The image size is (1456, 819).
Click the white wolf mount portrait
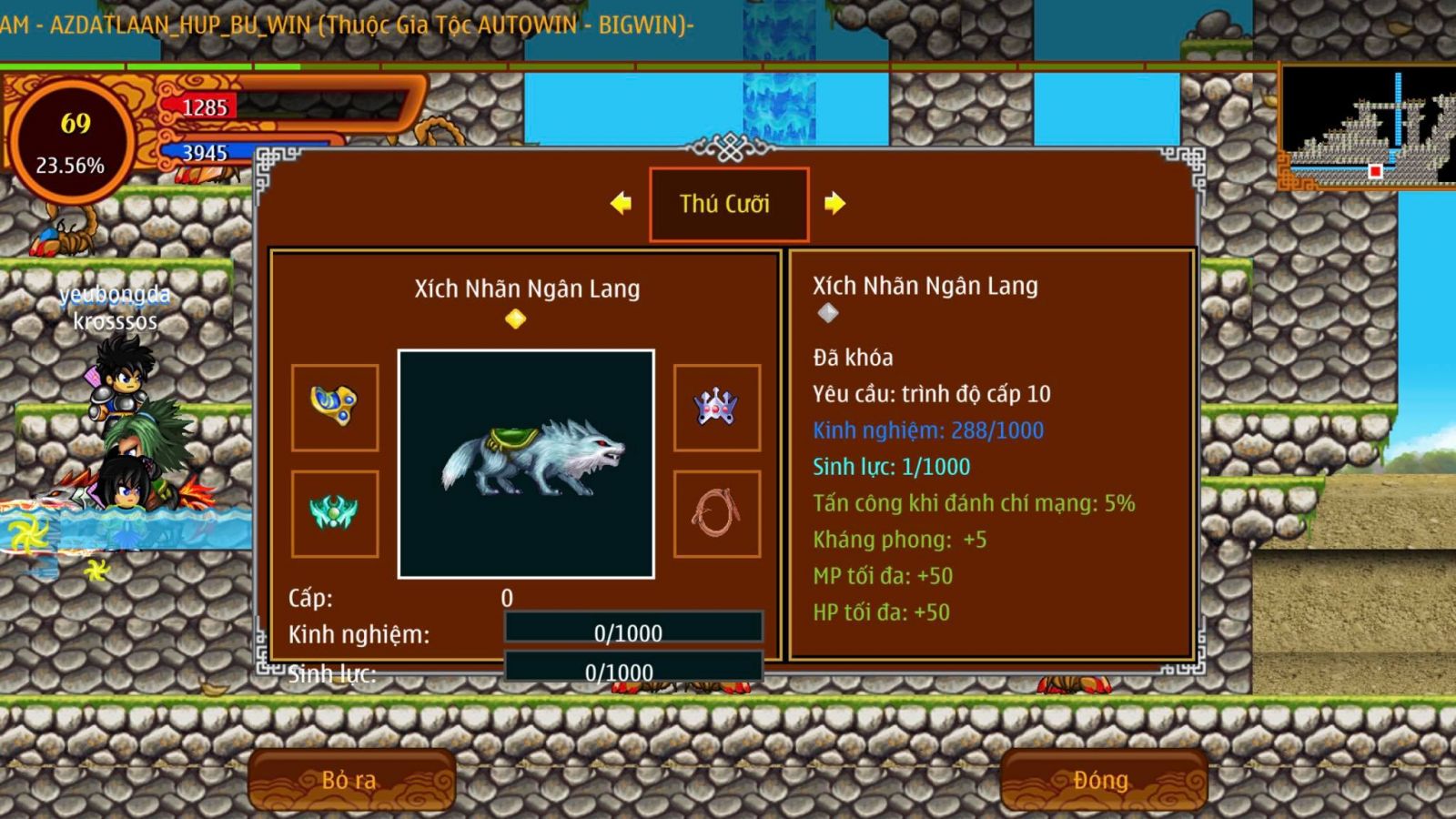click(x=526, y=463)
